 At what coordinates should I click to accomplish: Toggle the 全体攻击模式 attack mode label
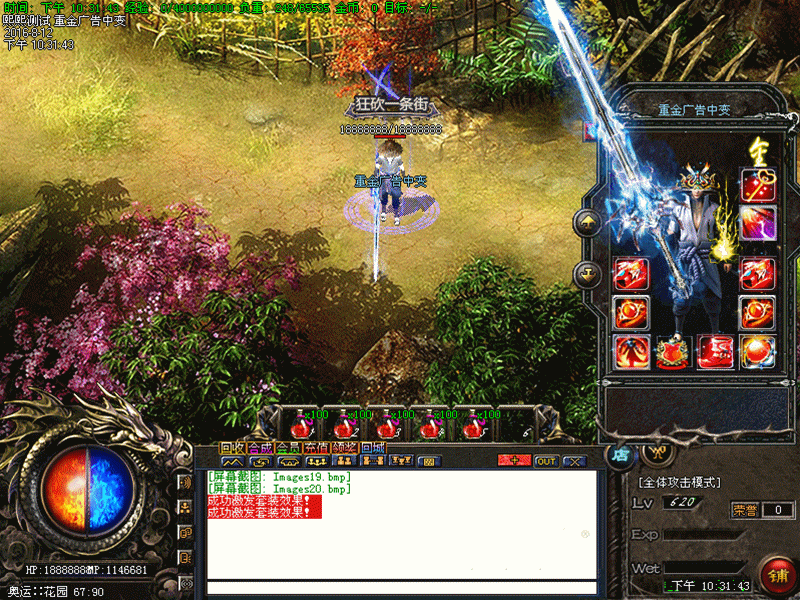click(679, 482)
